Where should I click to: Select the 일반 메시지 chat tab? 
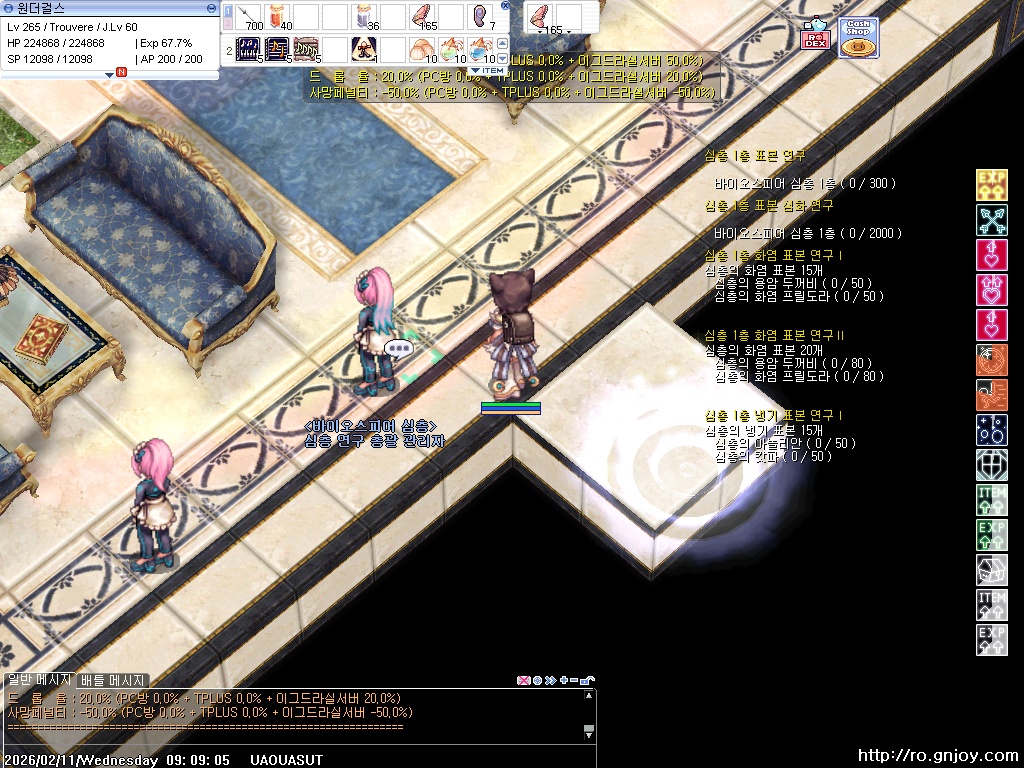pos(38,680)
